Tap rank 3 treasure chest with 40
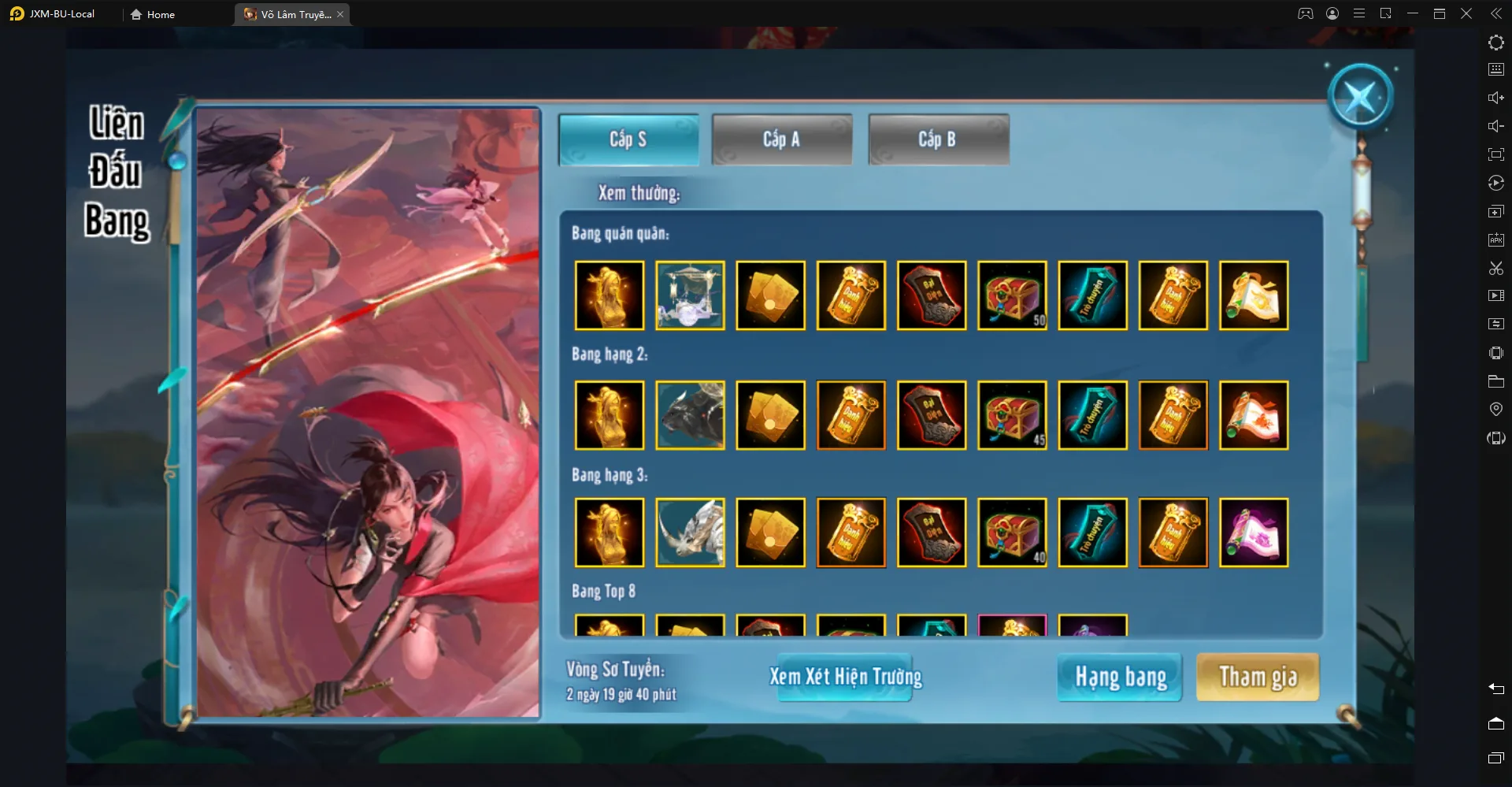Screen dimensions: 1512x787 tap(1012, 533)
